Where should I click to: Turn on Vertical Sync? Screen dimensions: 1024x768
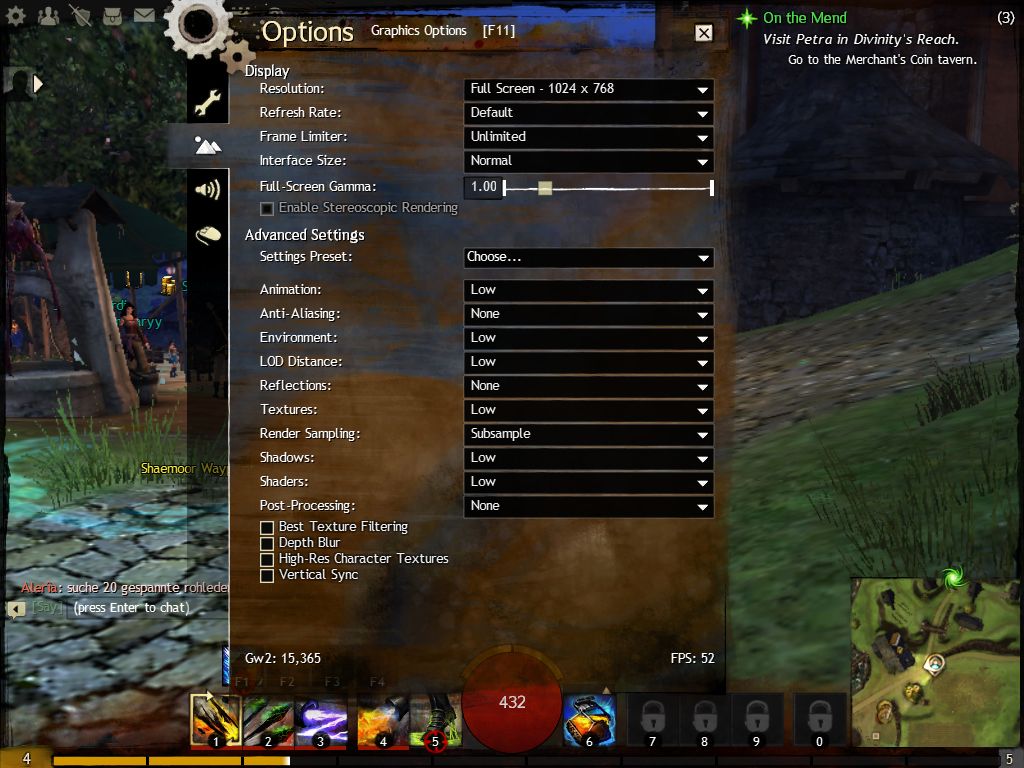tap(267, 575)
